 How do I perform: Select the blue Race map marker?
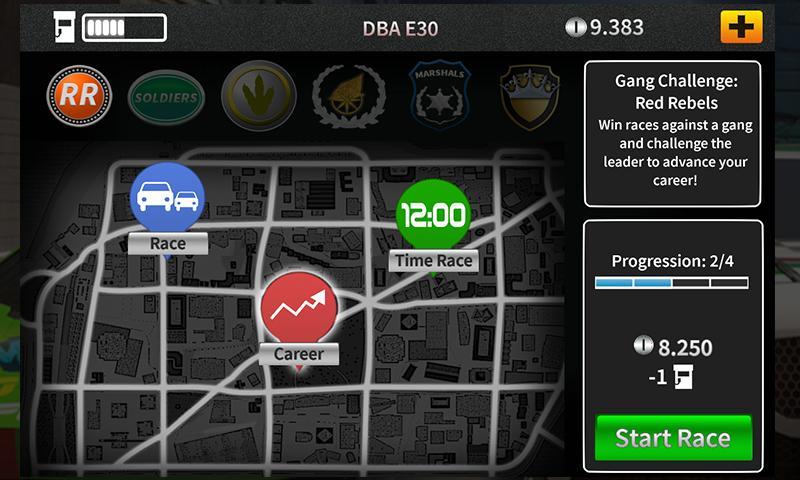[x=167, y=198]
